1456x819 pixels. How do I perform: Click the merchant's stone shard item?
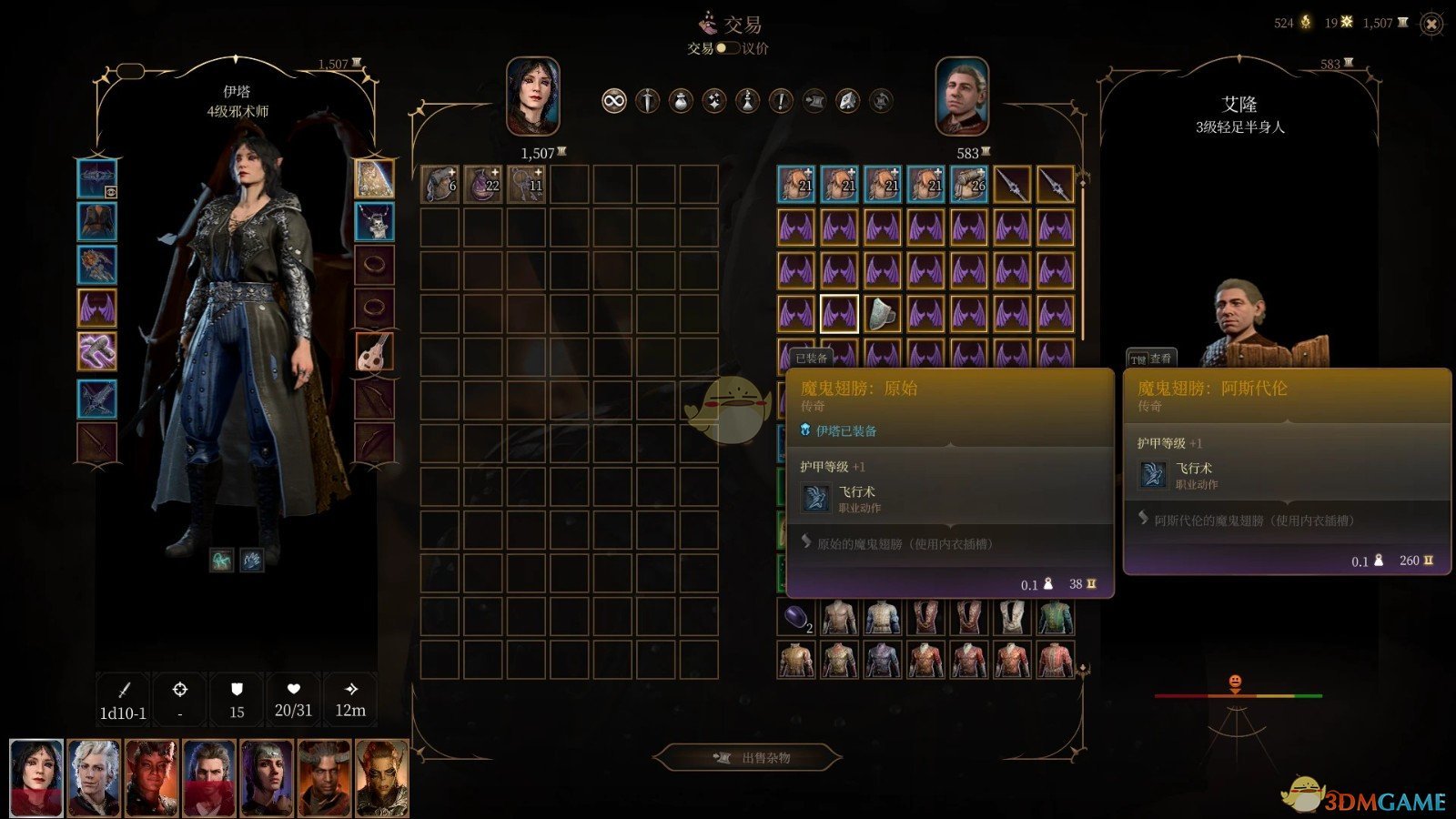882,314
